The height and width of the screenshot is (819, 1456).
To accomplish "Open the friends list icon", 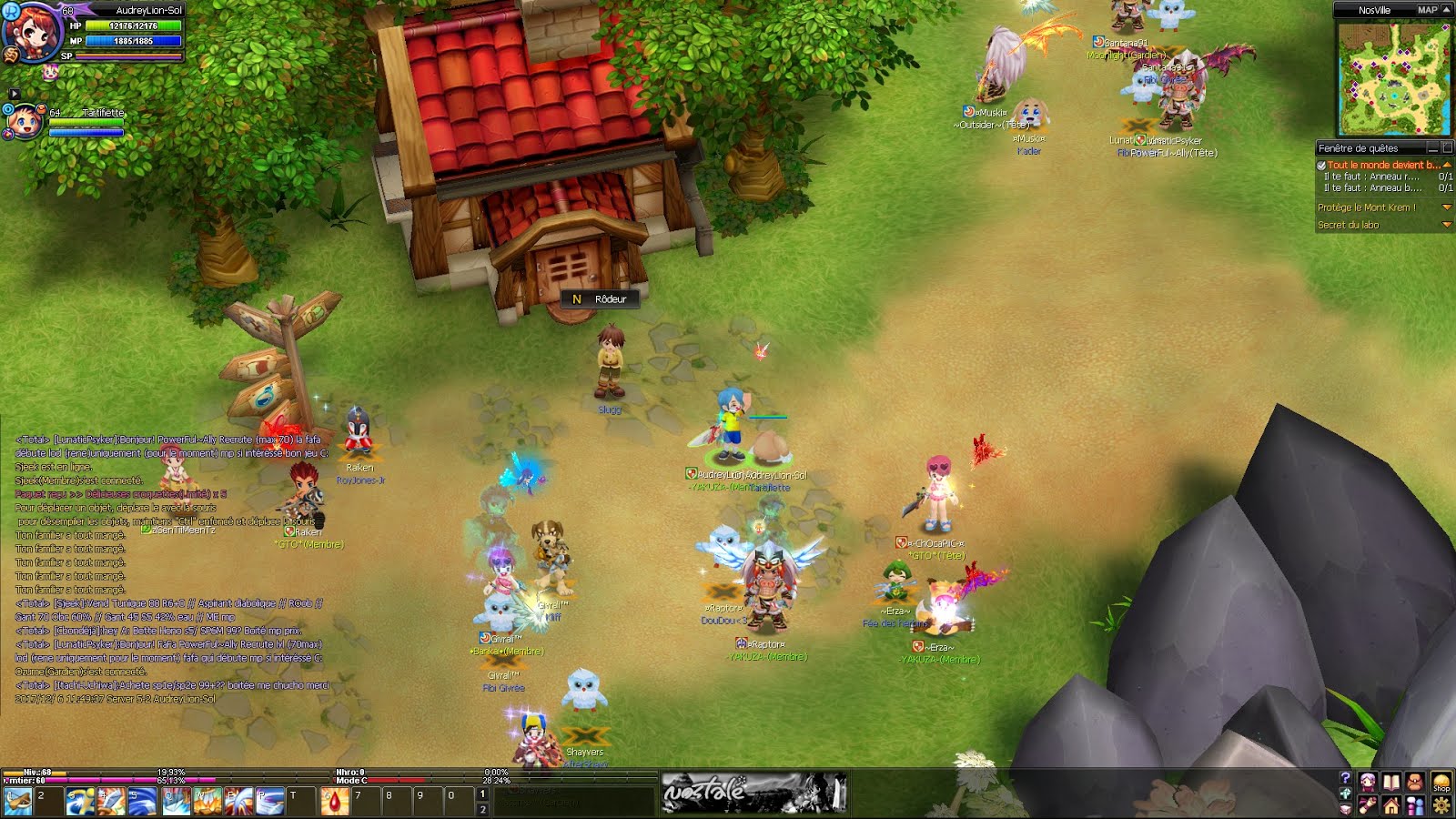I will pos(1414,806).
